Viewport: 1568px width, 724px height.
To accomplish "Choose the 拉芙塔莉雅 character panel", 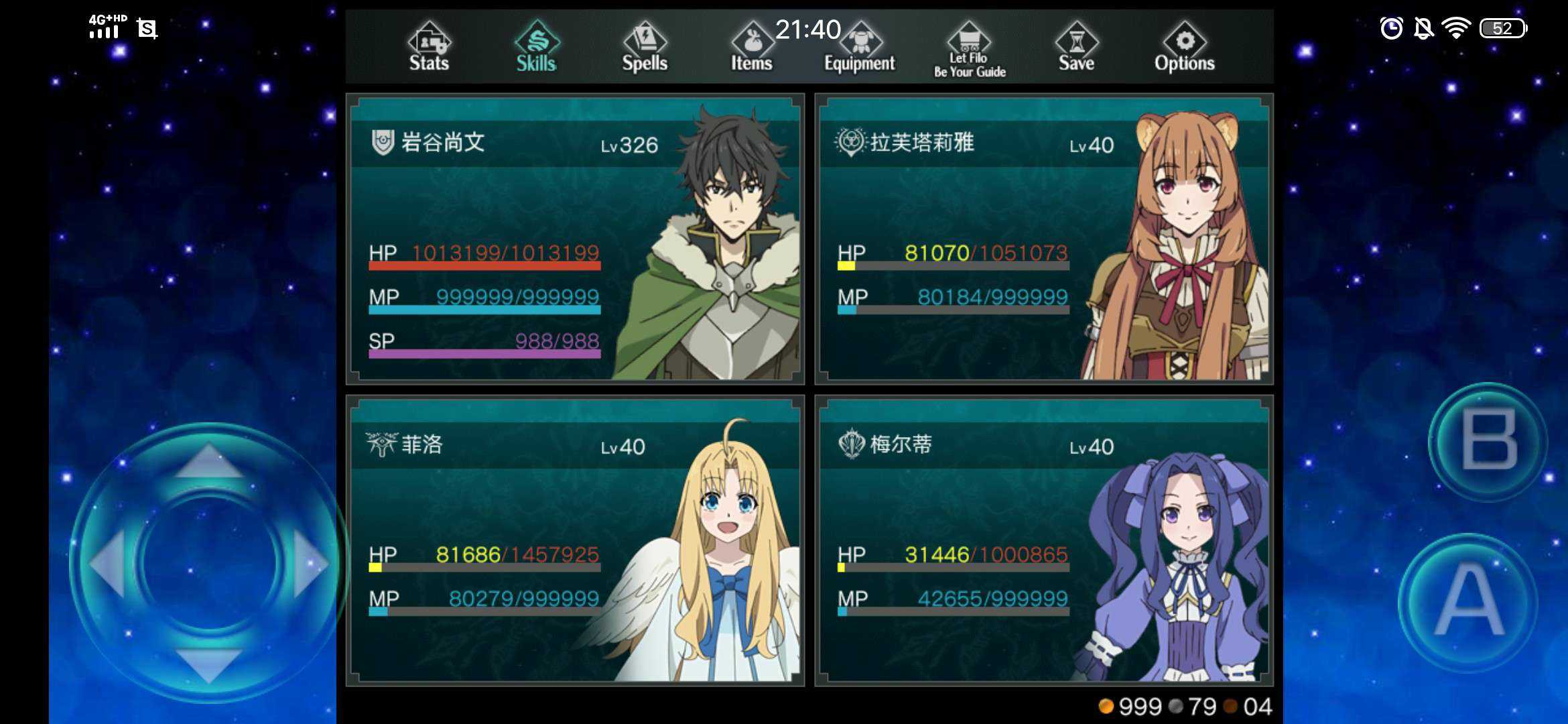I will coord(1043,239).
